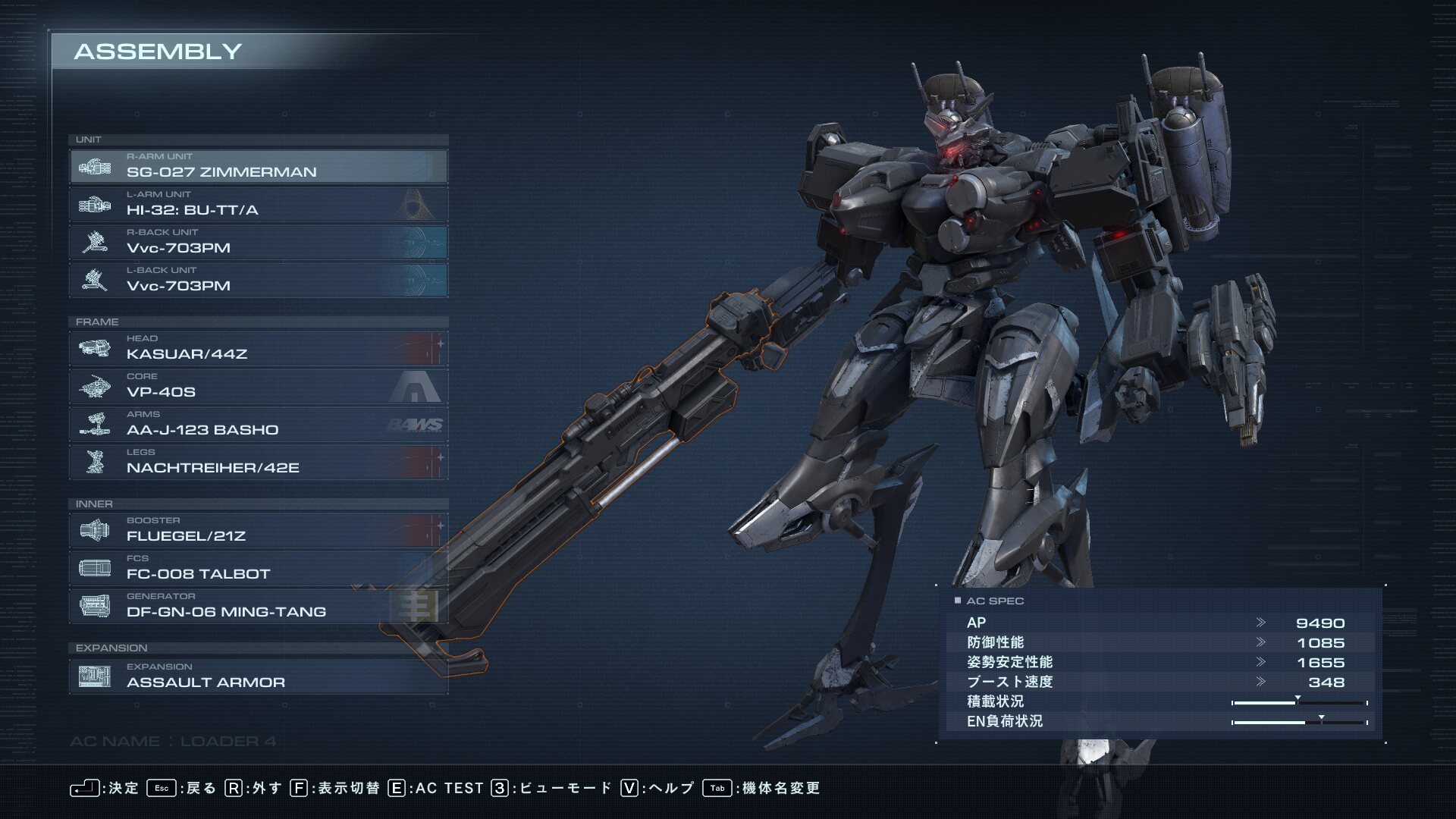Image resolution: width=1456 pixels, height=819 pixels.
Task: Open the L-ARM UNIT HI-32: BU-TT/A slot
Action: pos(258,204)
